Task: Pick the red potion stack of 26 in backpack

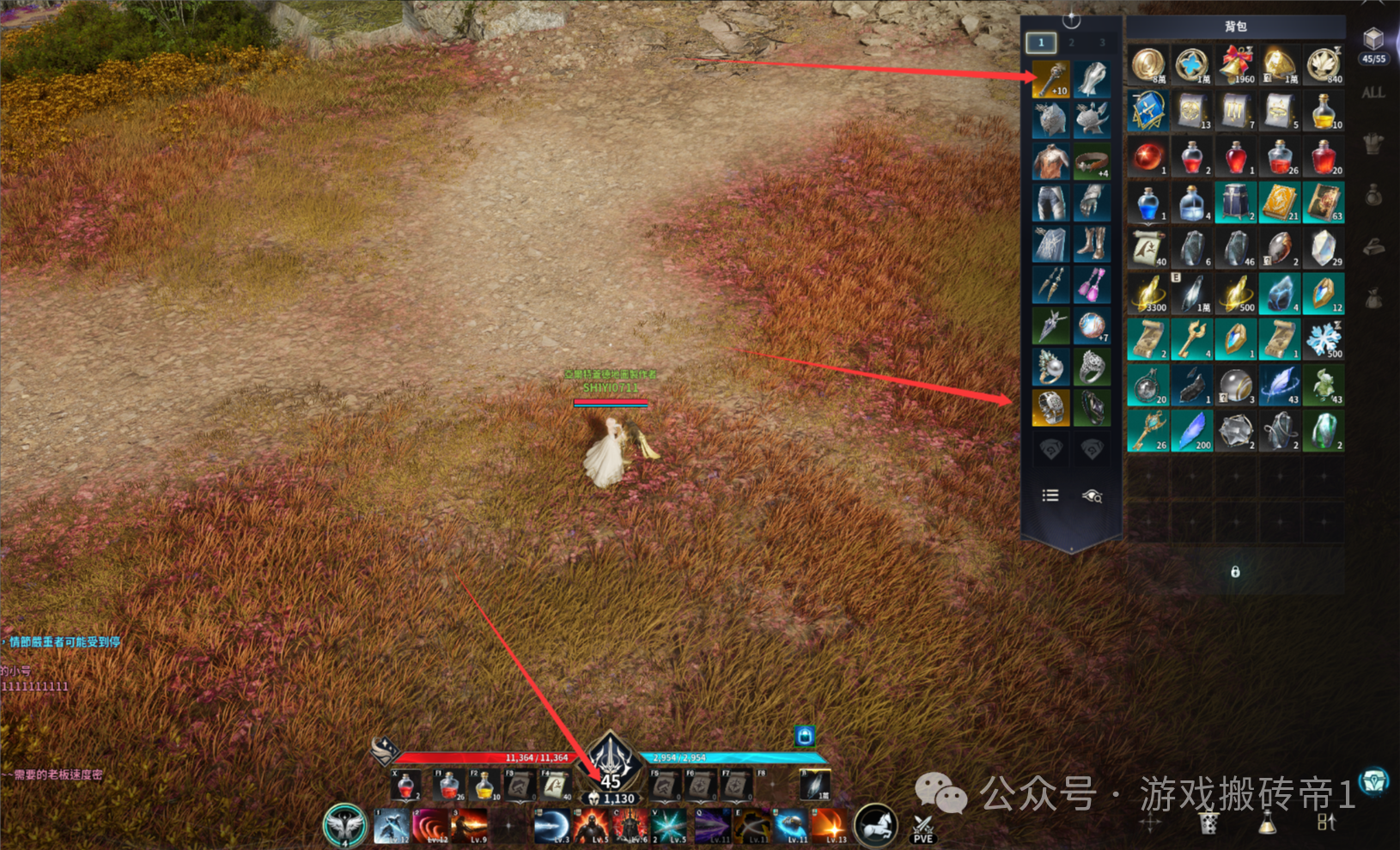Action: point(1280,157)
